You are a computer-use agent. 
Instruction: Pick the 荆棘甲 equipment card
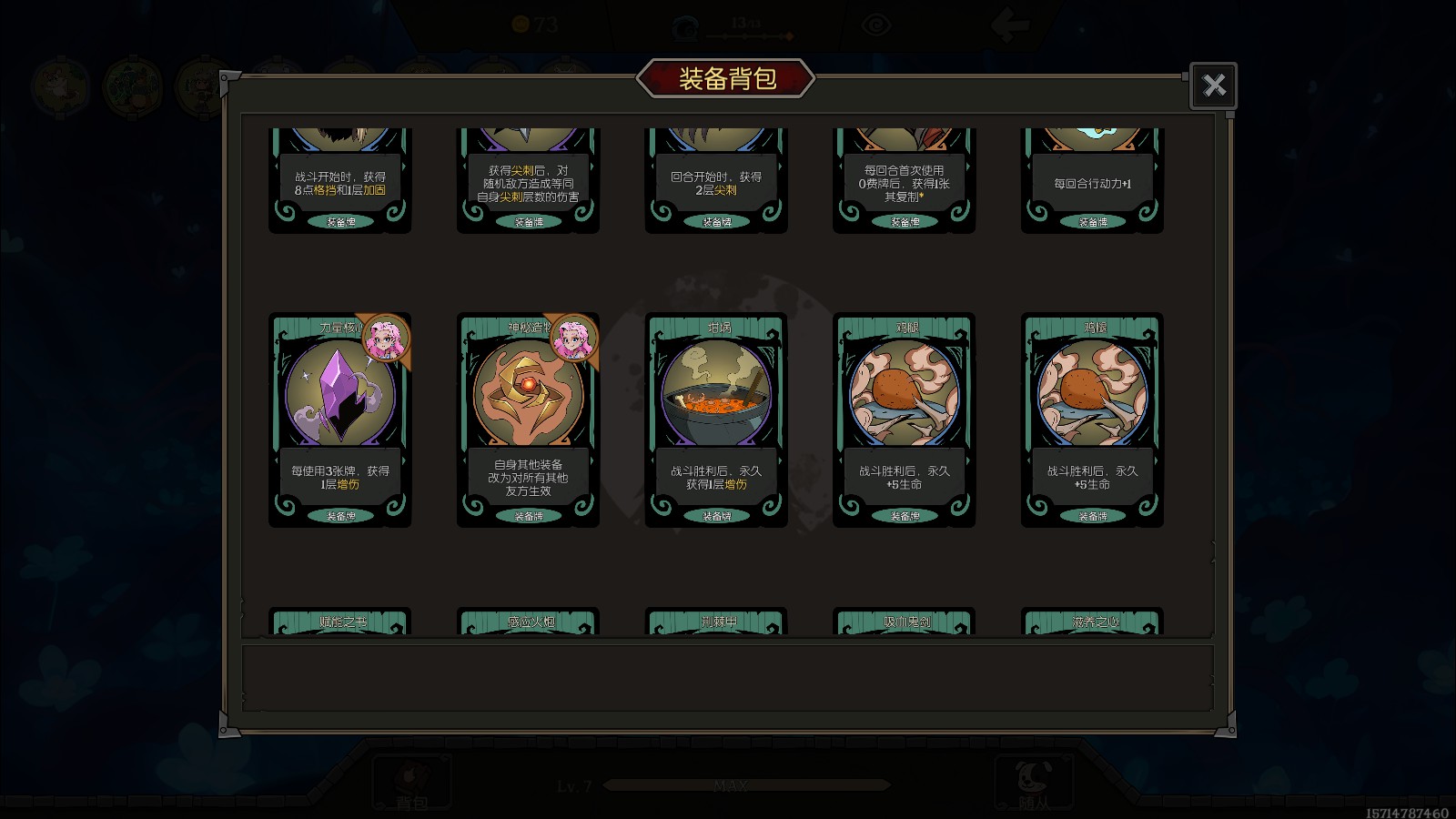point(716,622)
